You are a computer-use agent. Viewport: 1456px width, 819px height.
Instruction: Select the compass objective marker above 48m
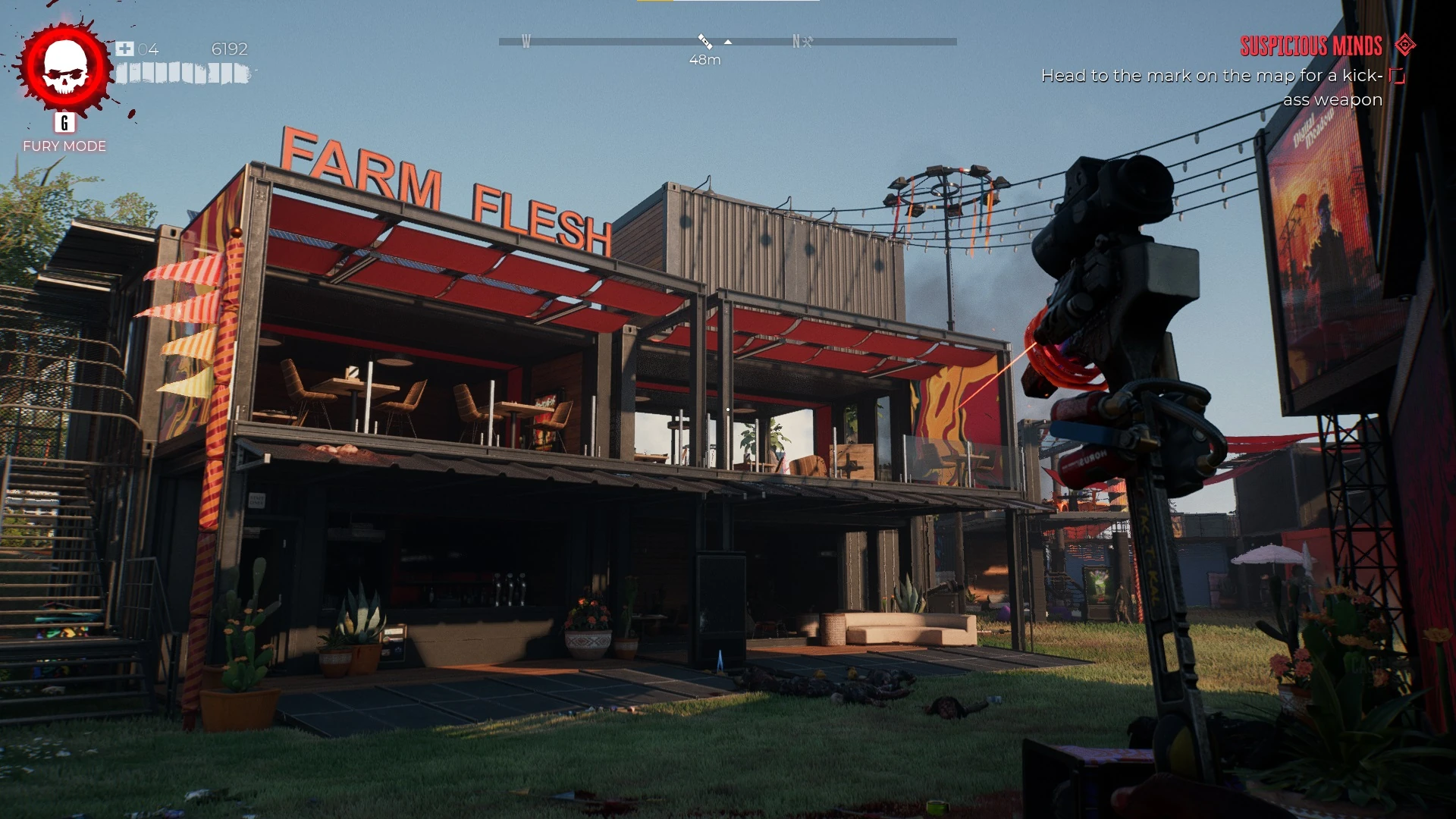tap(704, 41)
